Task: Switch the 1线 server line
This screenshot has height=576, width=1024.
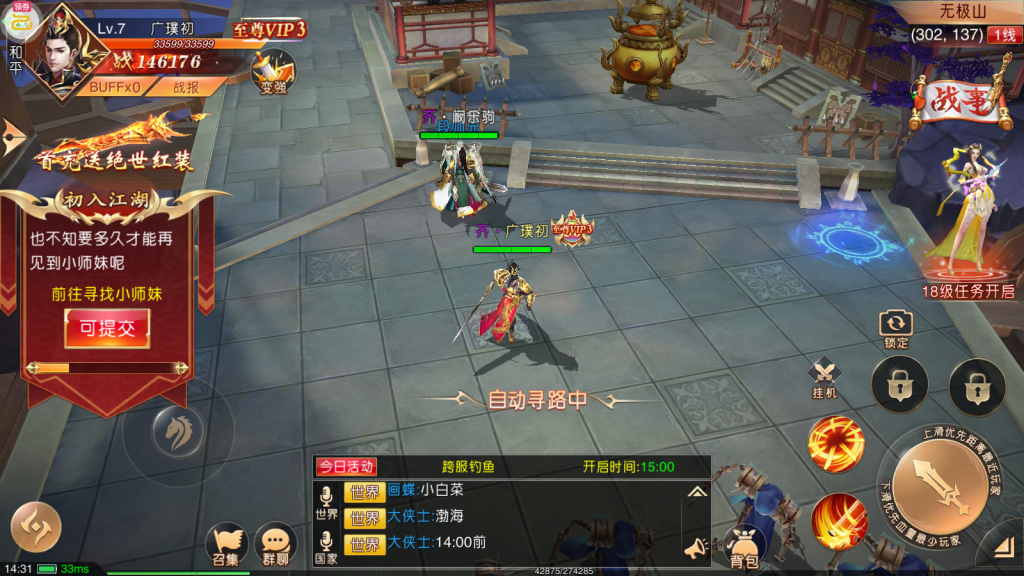Action: point(1002,35)
